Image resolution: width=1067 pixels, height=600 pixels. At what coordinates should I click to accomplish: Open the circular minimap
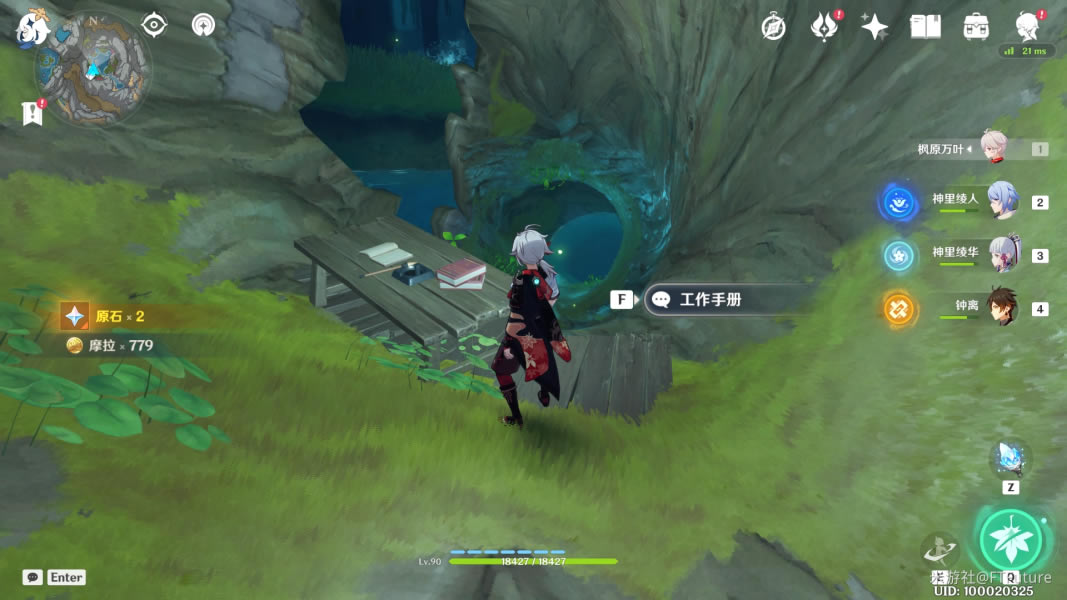pyautogui.click(x=93, y=69)
